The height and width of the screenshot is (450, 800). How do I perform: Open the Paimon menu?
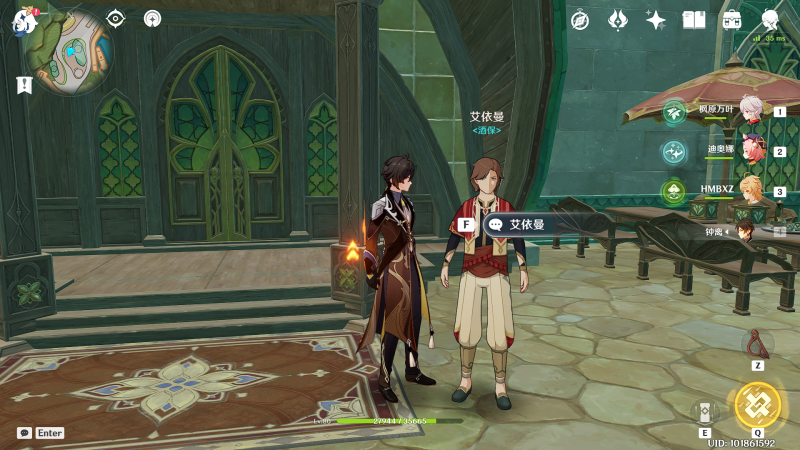22,22
